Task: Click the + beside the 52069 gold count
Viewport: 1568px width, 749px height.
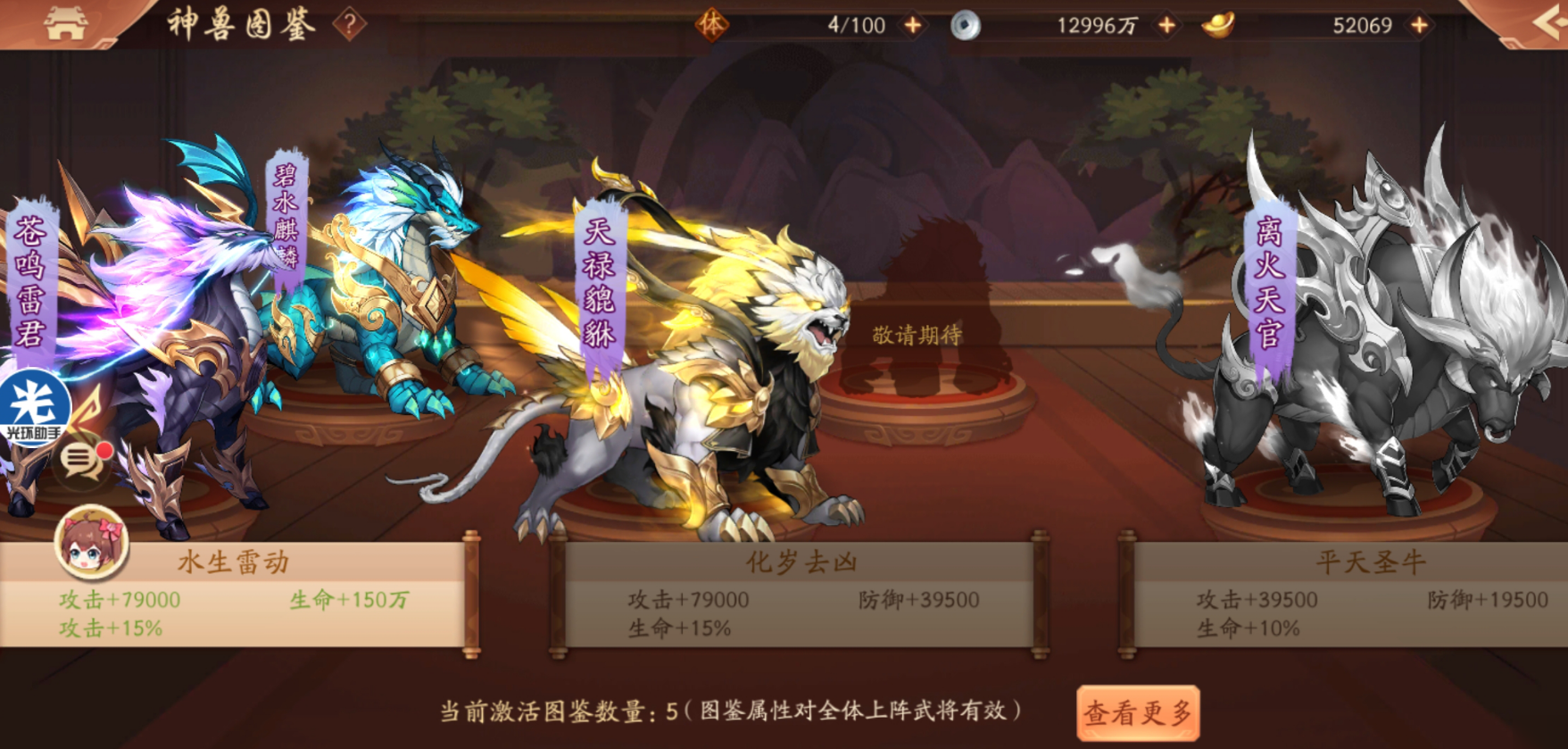Action: [1417, 25]
